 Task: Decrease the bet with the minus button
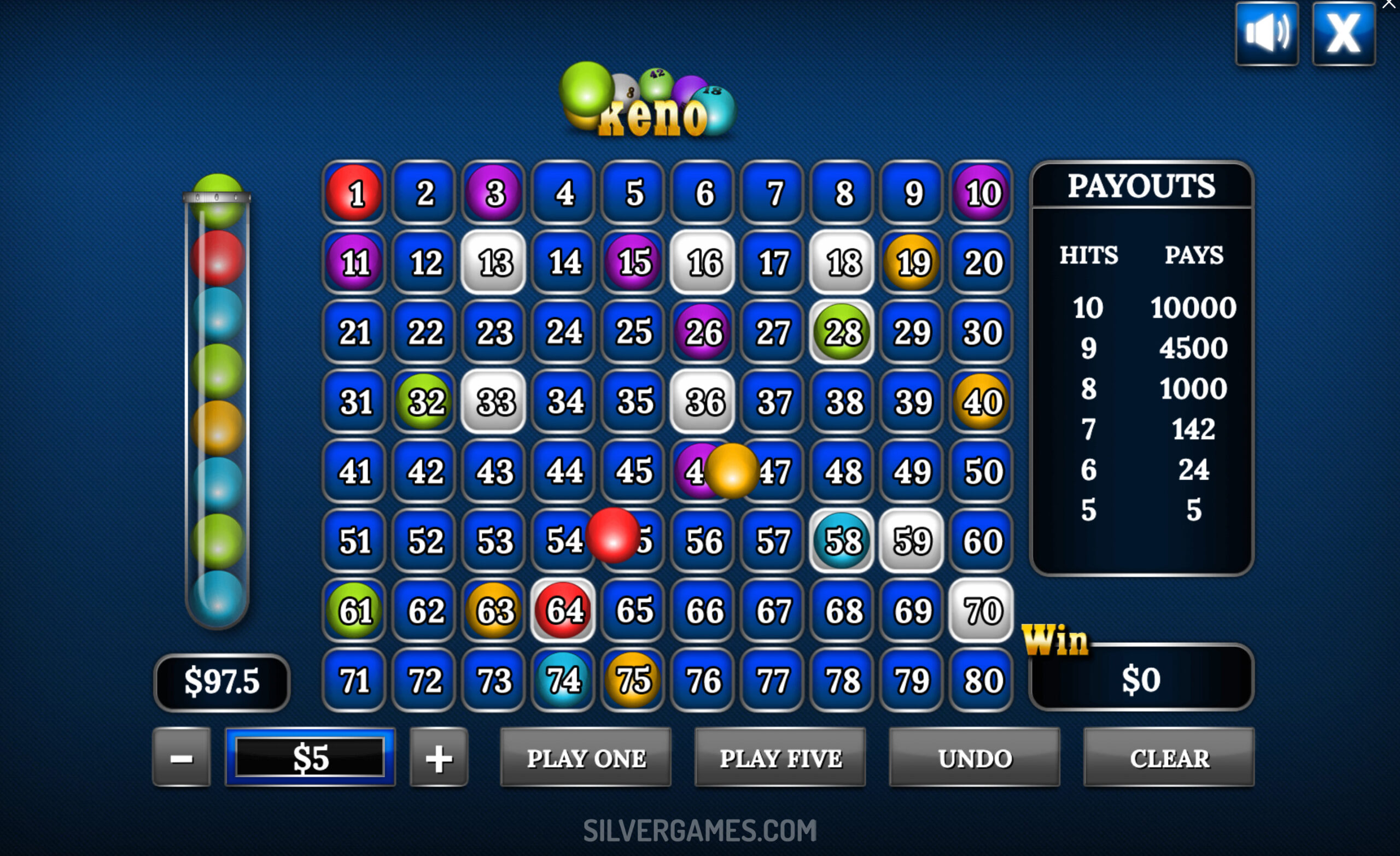coord(182,758)
